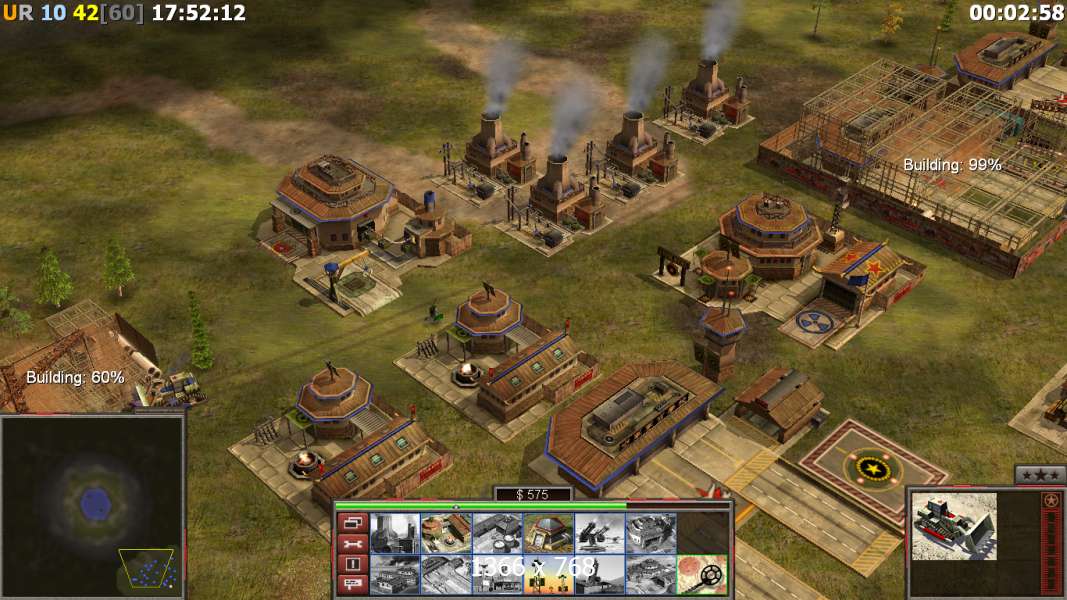The height and width of the screenshot is (600, 1067).
Task: Activate the mine detector clear-mines command
Action: coord(701,575)
